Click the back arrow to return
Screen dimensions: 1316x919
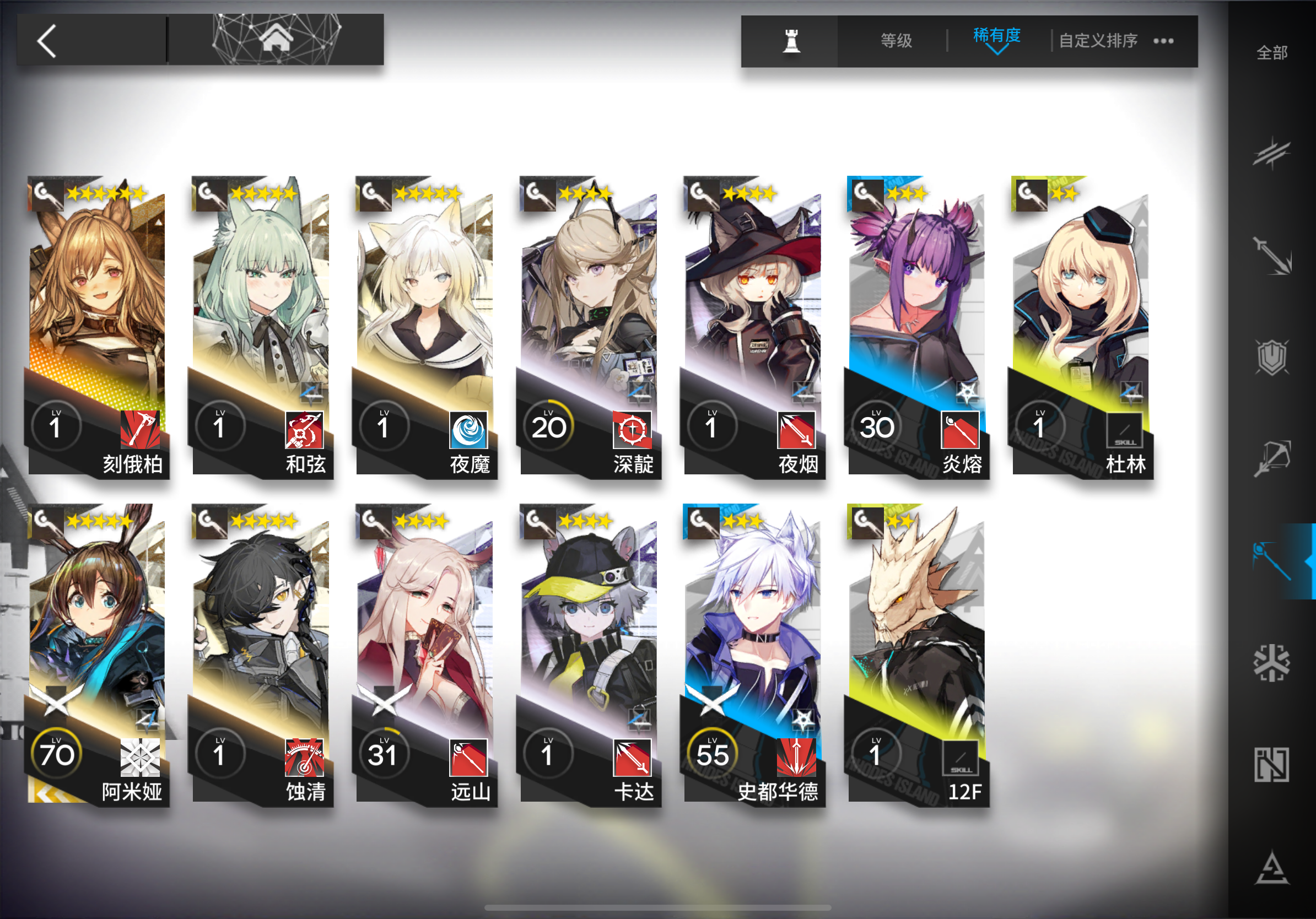(x=46, y=40)
